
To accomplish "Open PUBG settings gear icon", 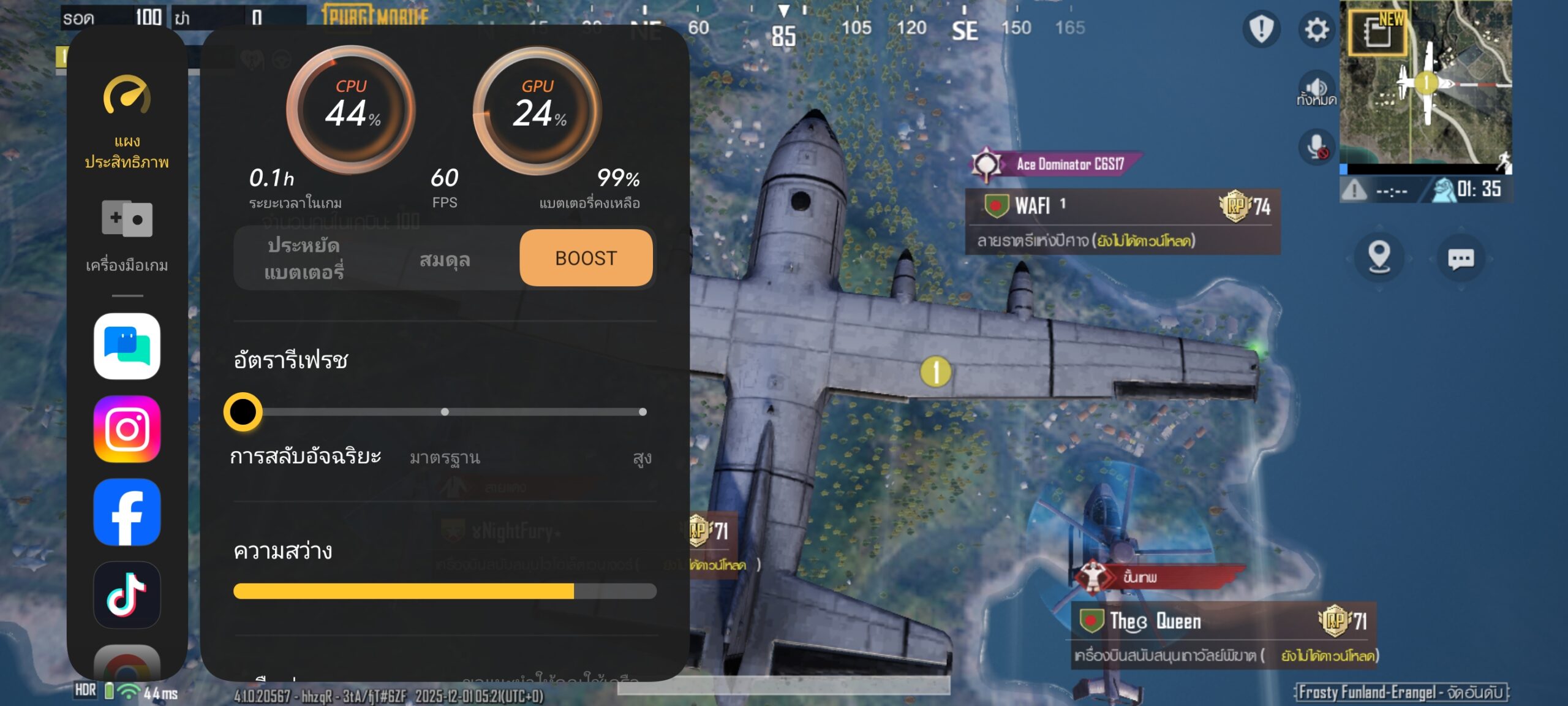I will click(x=1316, y=29).
